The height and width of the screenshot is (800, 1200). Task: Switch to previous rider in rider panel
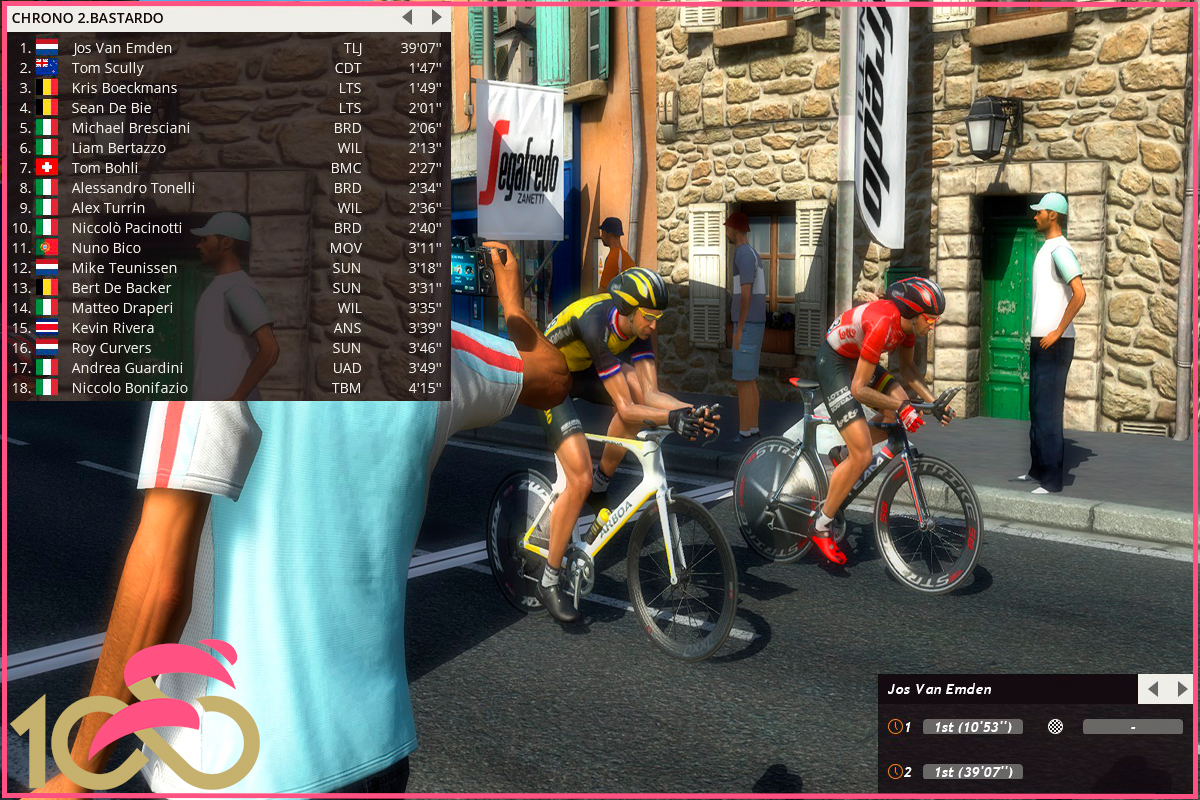pos(1153,689)
